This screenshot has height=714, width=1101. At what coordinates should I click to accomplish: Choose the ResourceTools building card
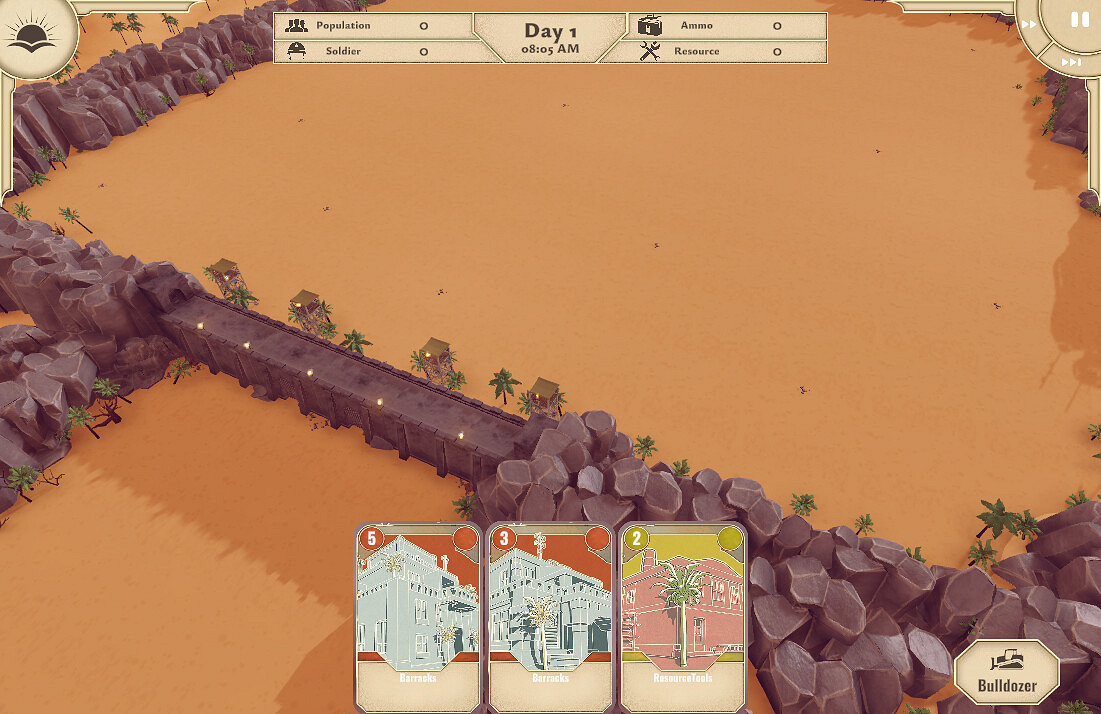[x=683, y=615]
